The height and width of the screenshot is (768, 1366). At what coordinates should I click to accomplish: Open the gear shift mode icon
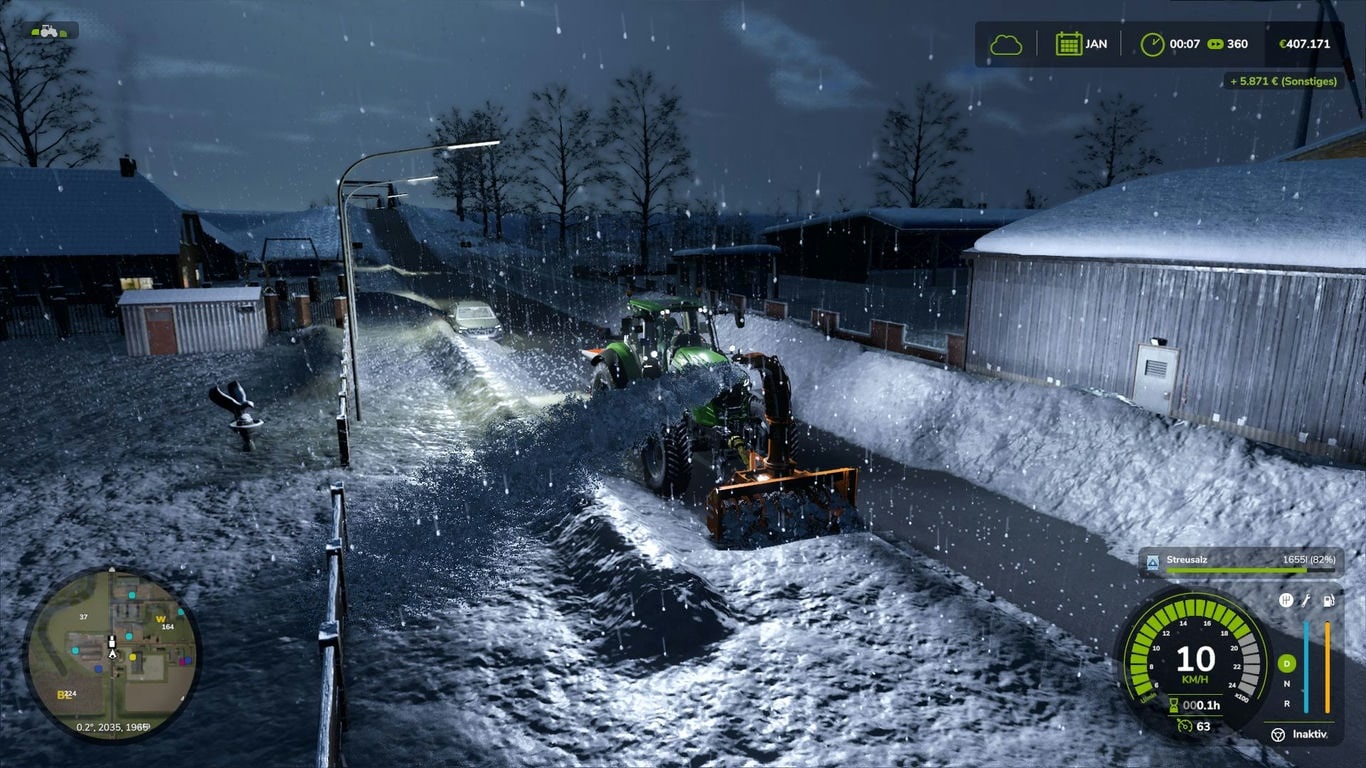[1287, 602]
